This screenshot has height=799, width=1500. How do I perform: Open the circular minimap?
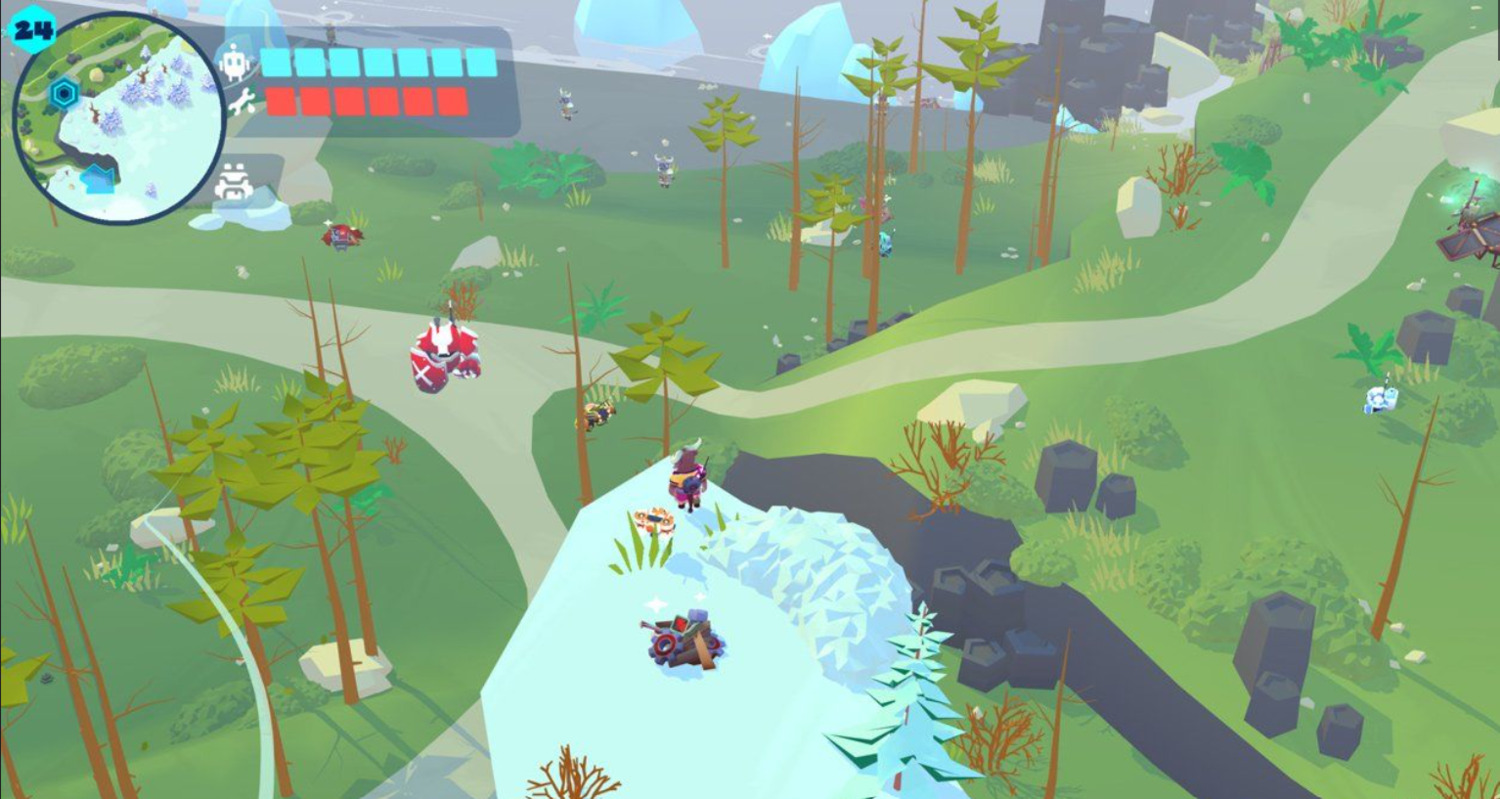[x=118, y=117]
